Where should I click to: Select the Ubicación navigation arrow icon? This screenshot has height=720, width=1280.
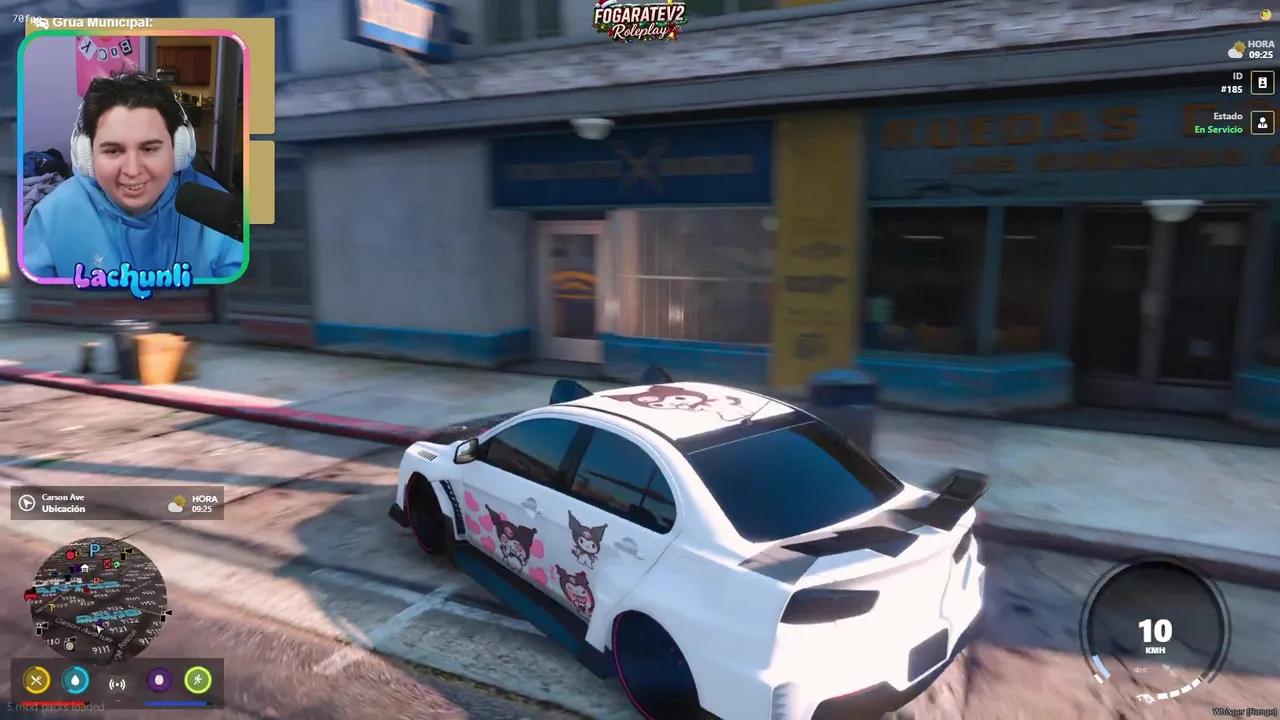point(26,503)
